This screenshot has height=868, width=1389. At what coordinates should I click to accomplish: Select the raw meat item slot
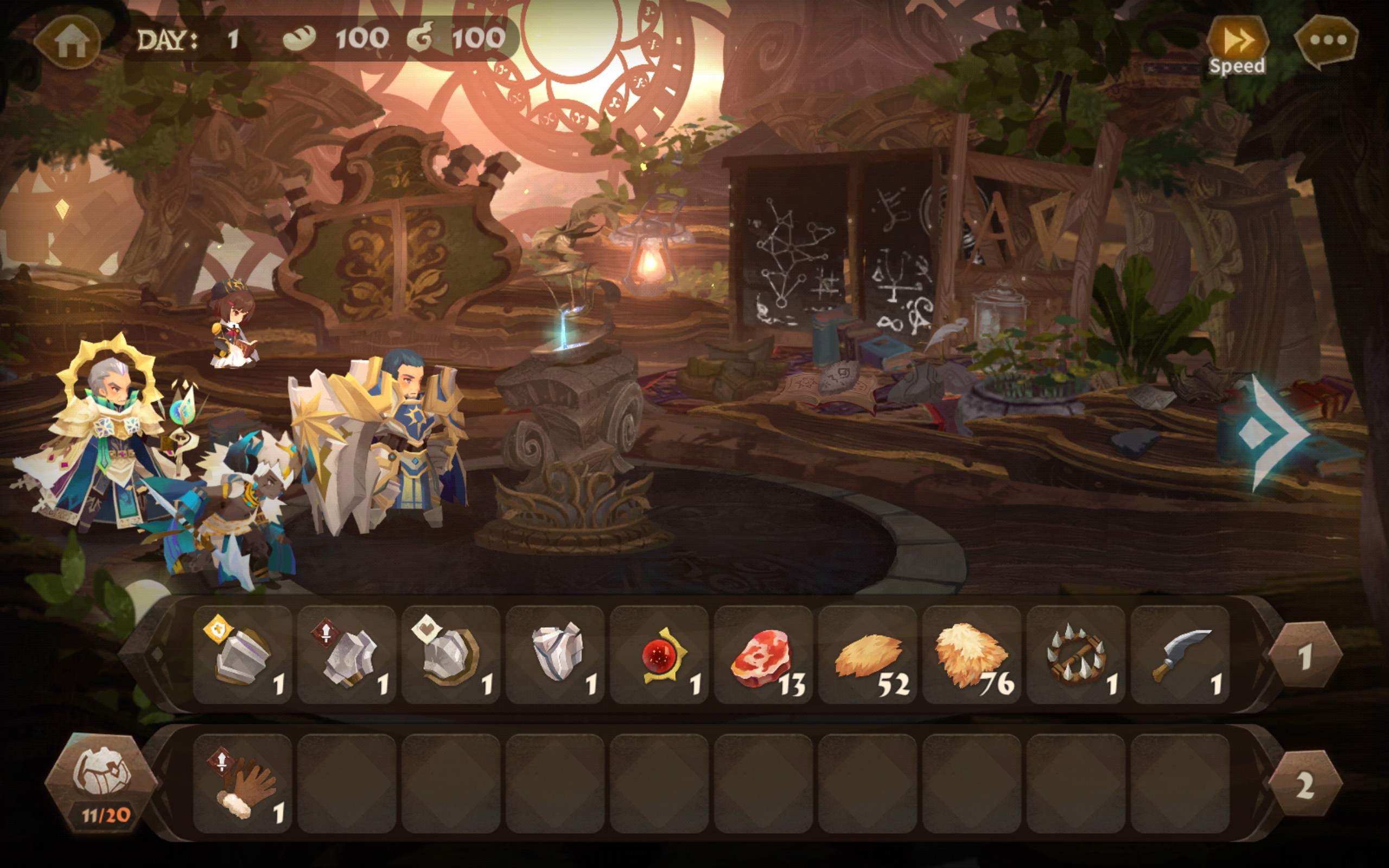(x=763, y=654)
